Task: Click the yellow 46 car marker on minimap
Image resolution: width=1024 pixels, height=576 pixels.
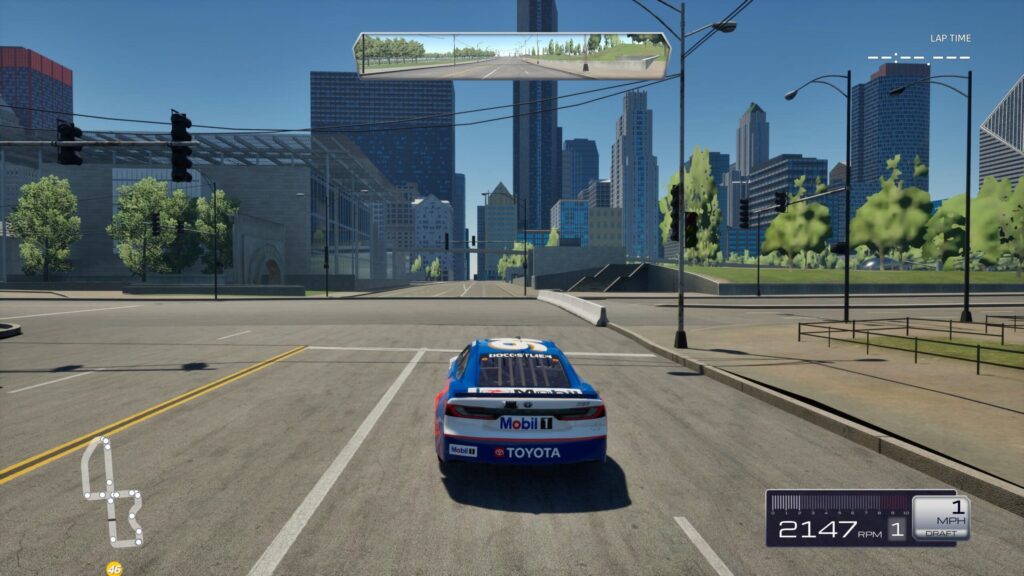Action: coord(114,569)
